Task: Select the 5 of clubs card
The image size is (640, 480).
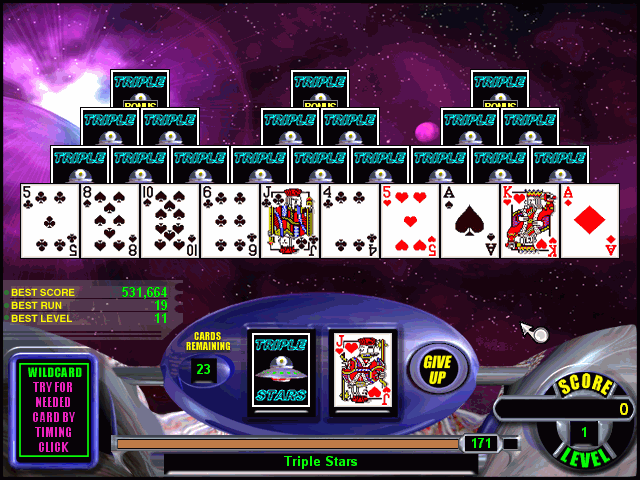Action: coord(50,221)
